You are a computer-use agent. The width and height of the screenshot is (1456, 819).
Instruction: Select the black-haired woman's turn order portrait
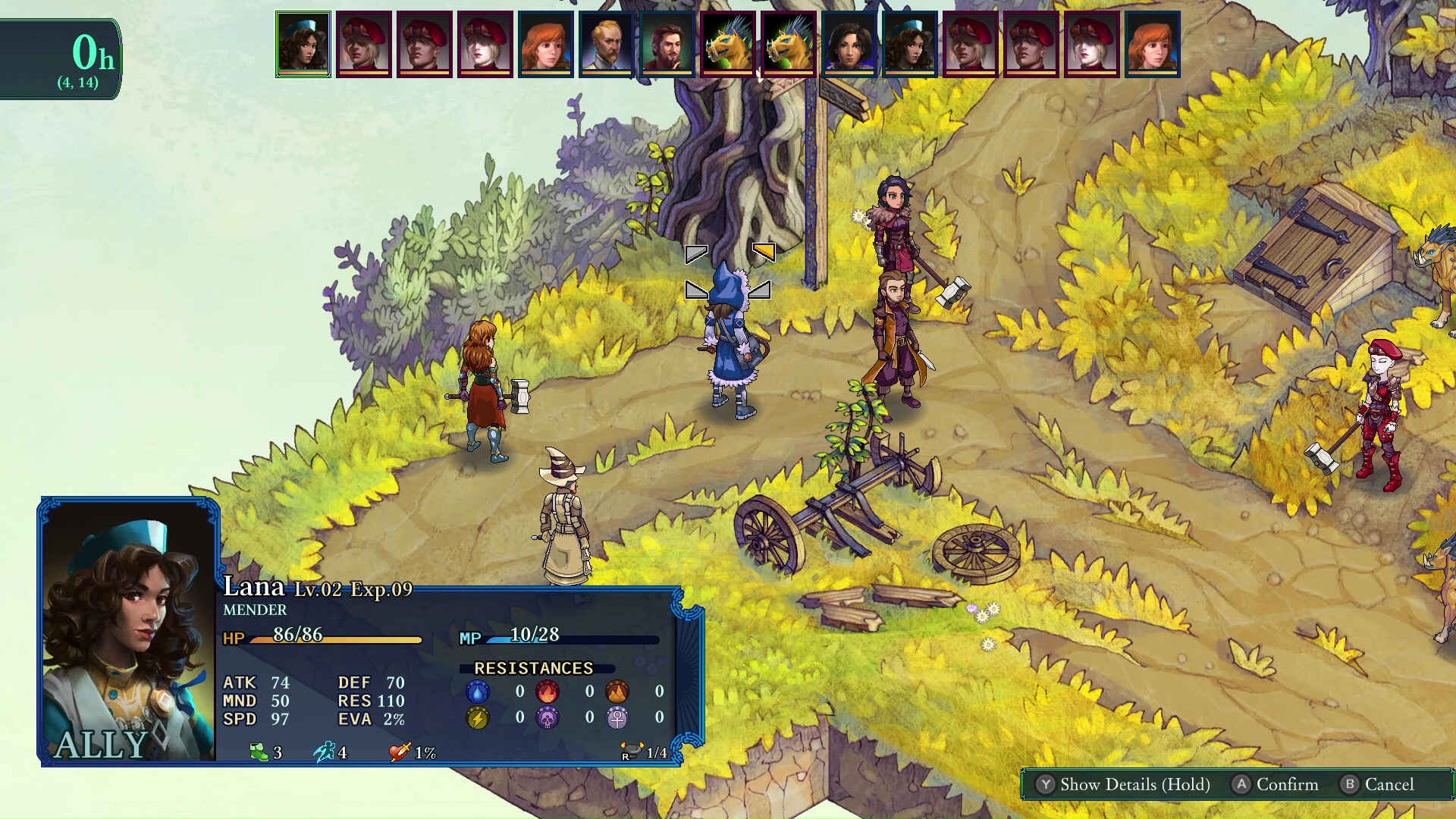click(x=849, y=44)
